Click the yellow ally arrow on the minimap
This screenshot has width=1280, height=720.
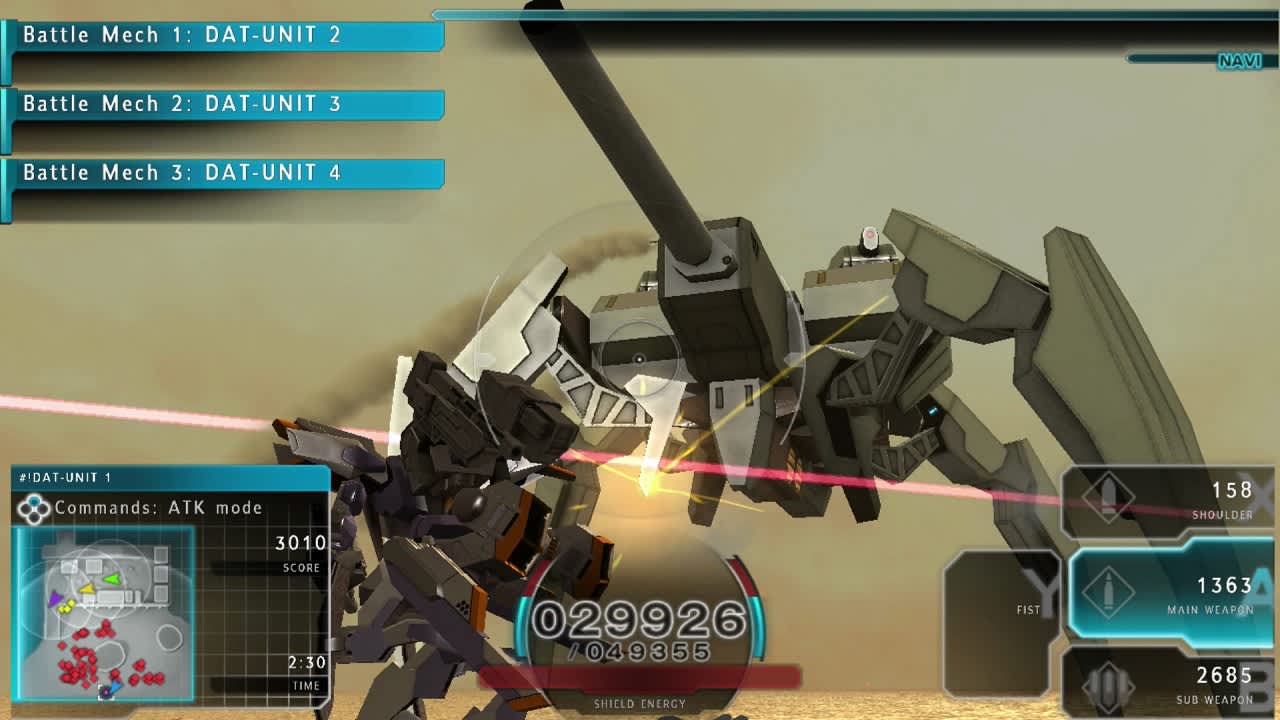point(87,589)
